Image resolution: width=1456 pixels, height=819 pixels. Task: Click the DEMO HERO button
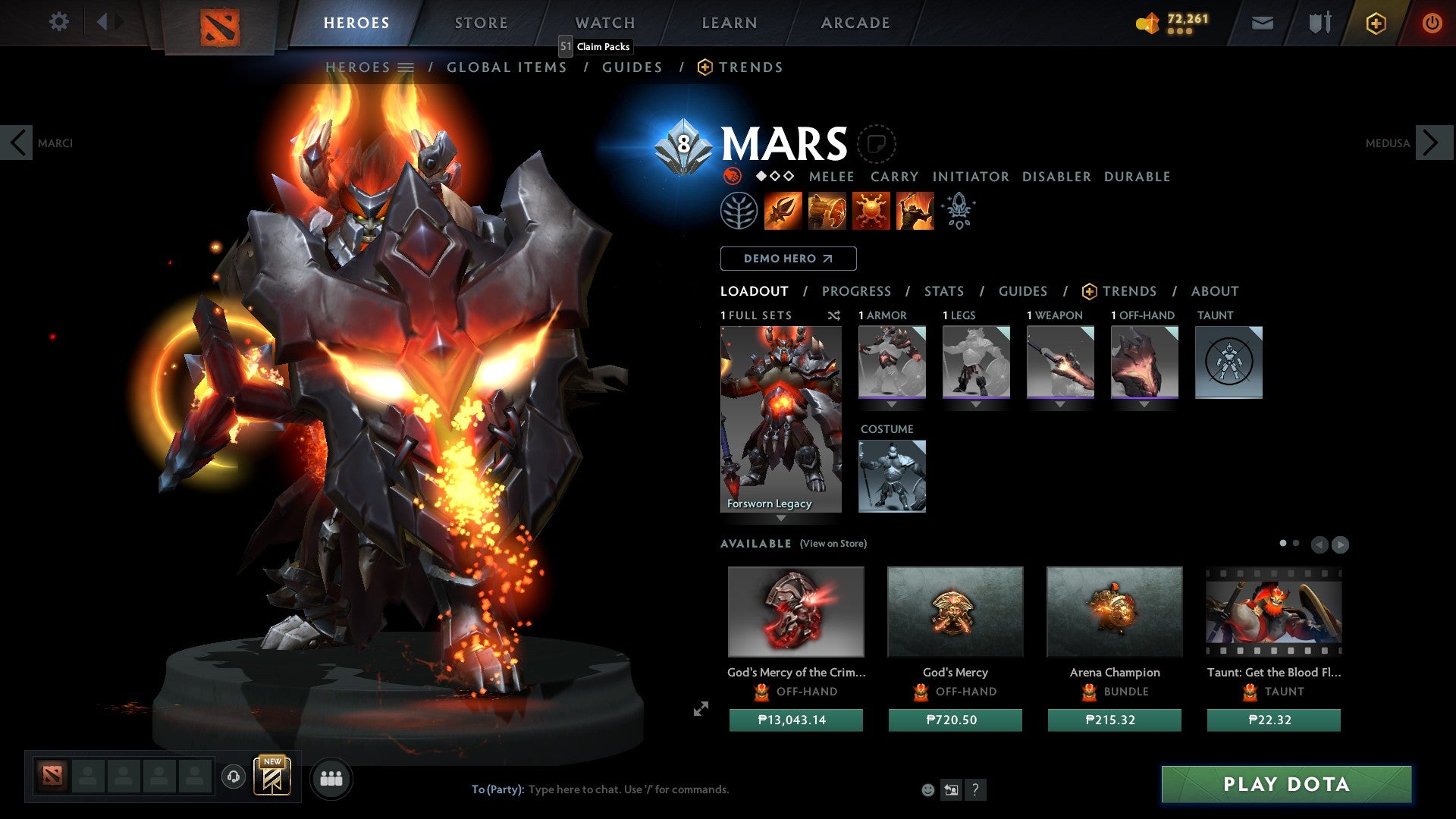[787, 258]
